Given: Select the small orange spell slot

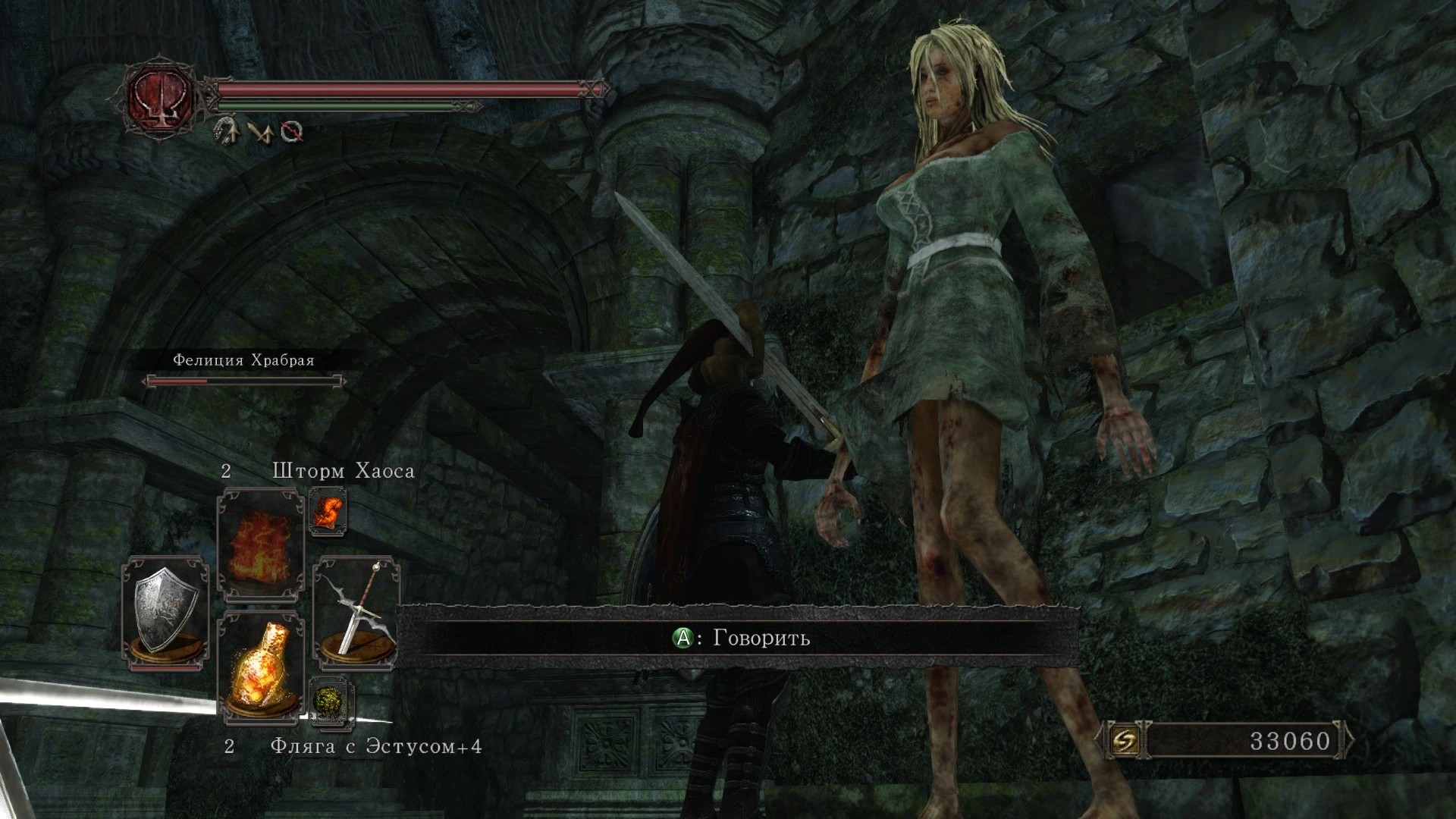Looking at the screenshot, I should point(328,511).
